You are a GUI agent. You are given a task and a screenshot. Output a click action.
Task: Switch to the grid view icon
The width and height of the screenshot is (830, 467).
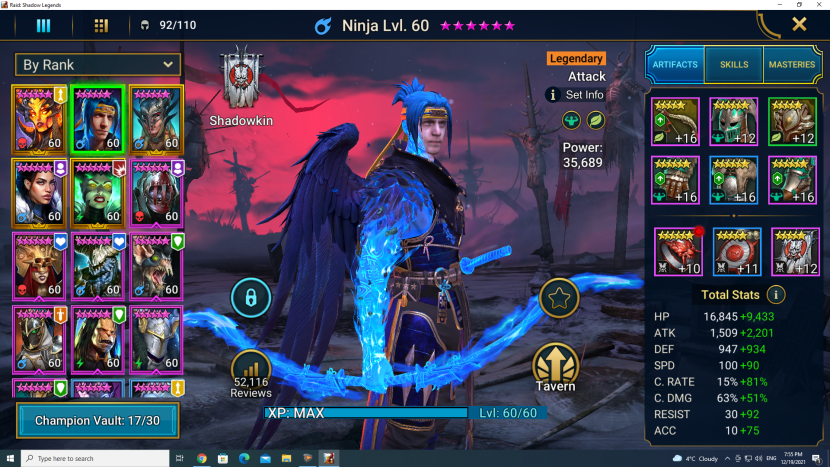pos(101,25)
